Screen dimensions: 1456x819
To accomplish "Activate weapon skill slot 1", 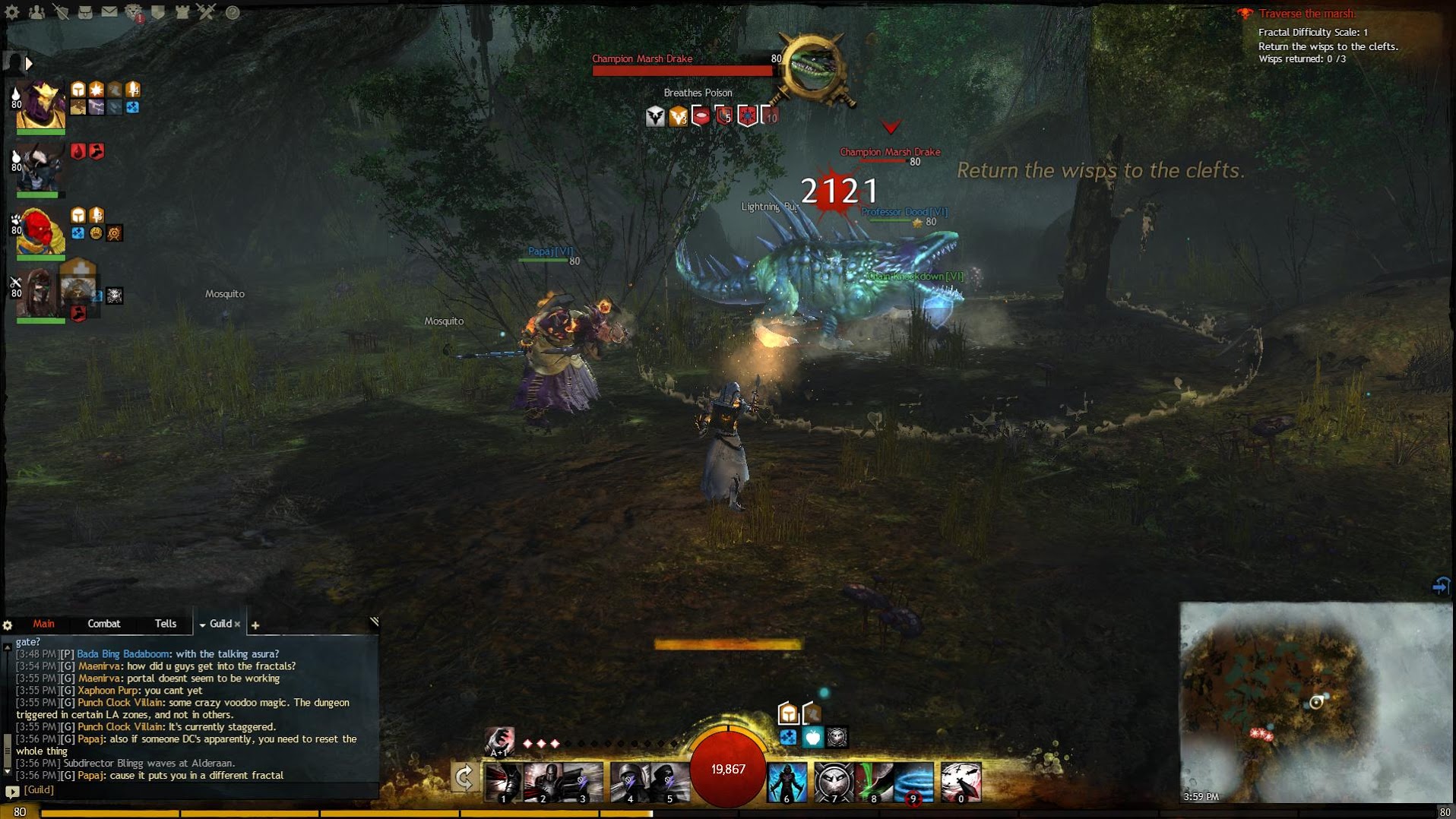I will pos(502,783).
